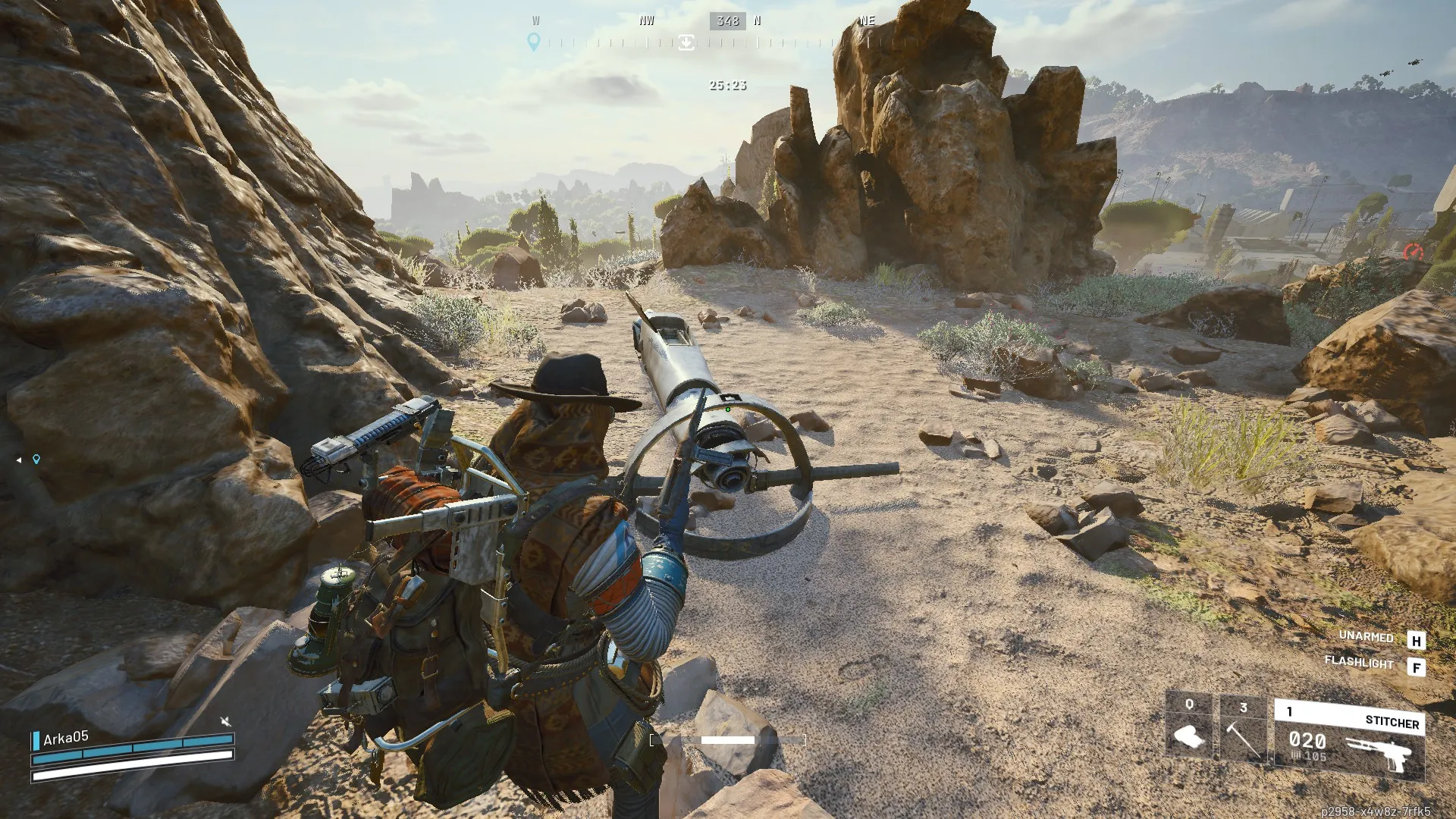Click the N cardinal marker on the compass
This screenshot has width=1456, height=819.
pyautogui.click(x=756, y=20)
